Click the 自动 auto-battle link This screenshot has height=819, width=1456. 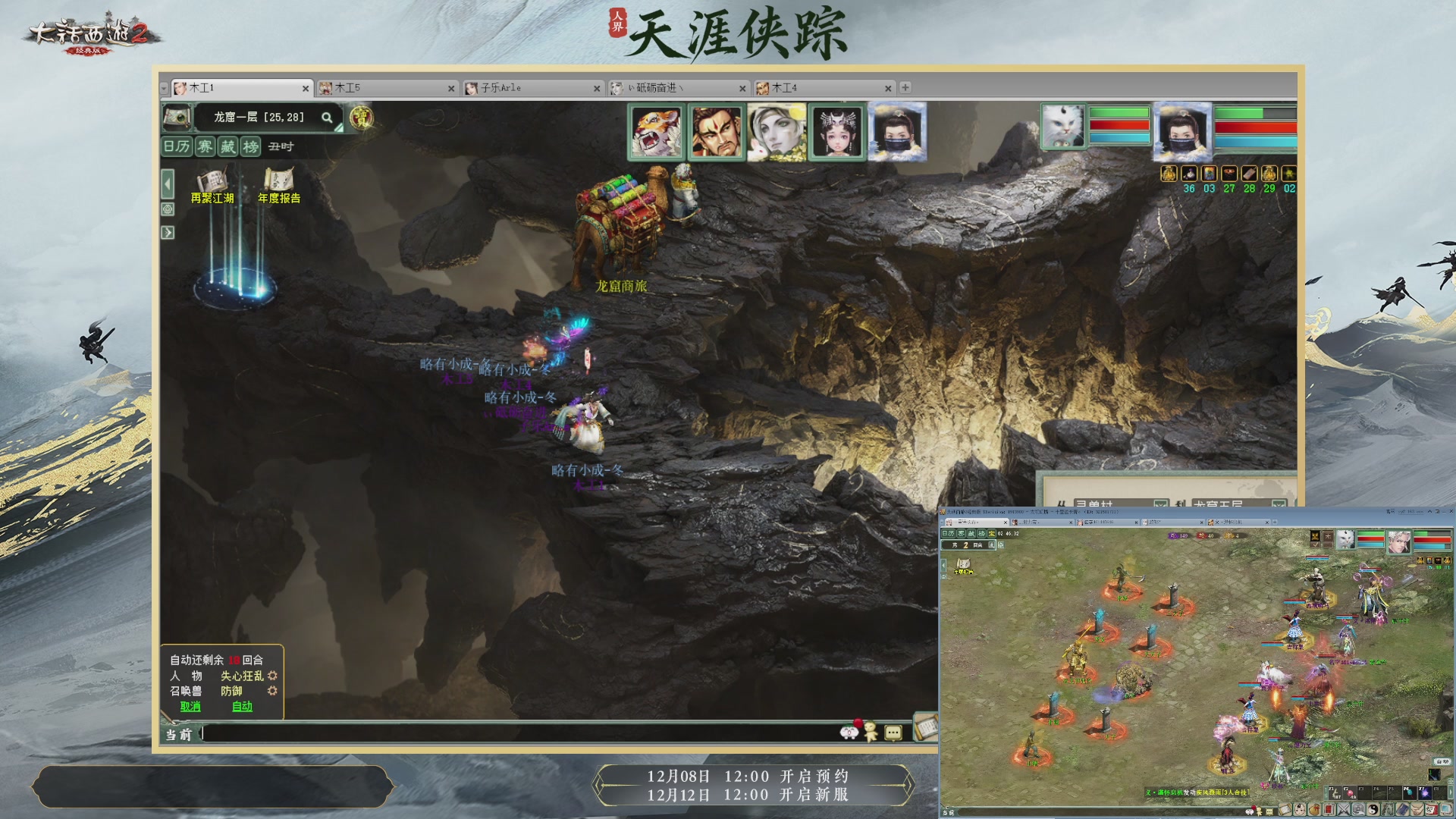[242, 706]
